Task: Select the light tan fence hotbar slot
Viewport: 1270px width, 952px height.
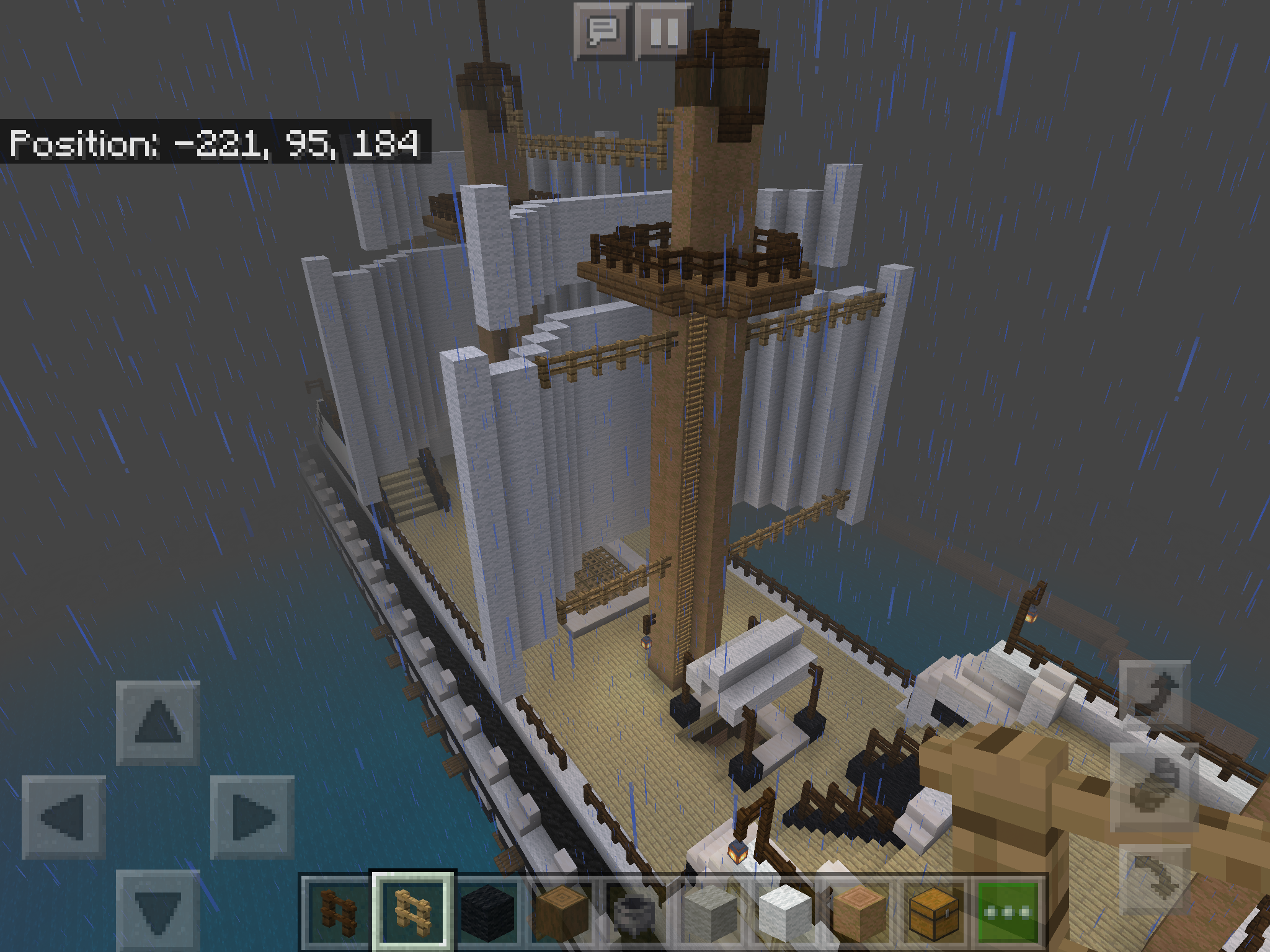Action: [x=413, y=911]
